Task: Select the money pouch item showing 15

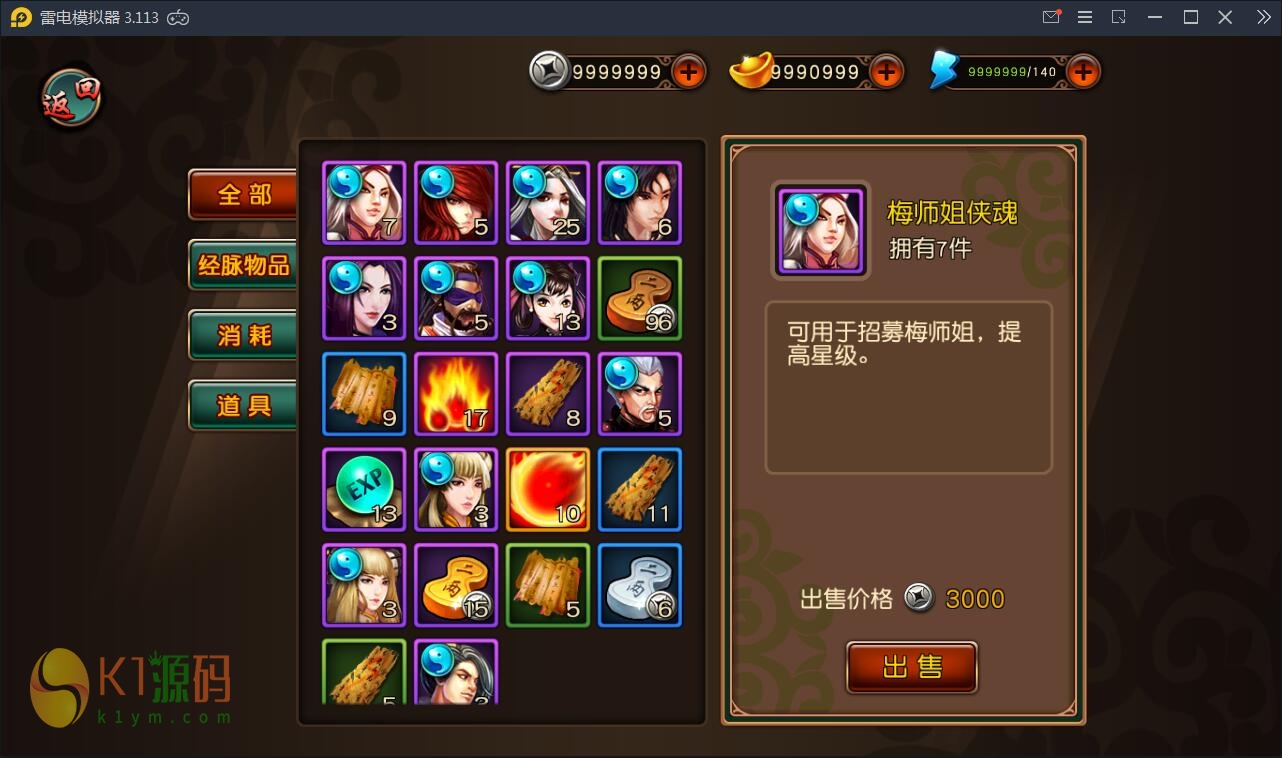Action: (x=456, y=585)
